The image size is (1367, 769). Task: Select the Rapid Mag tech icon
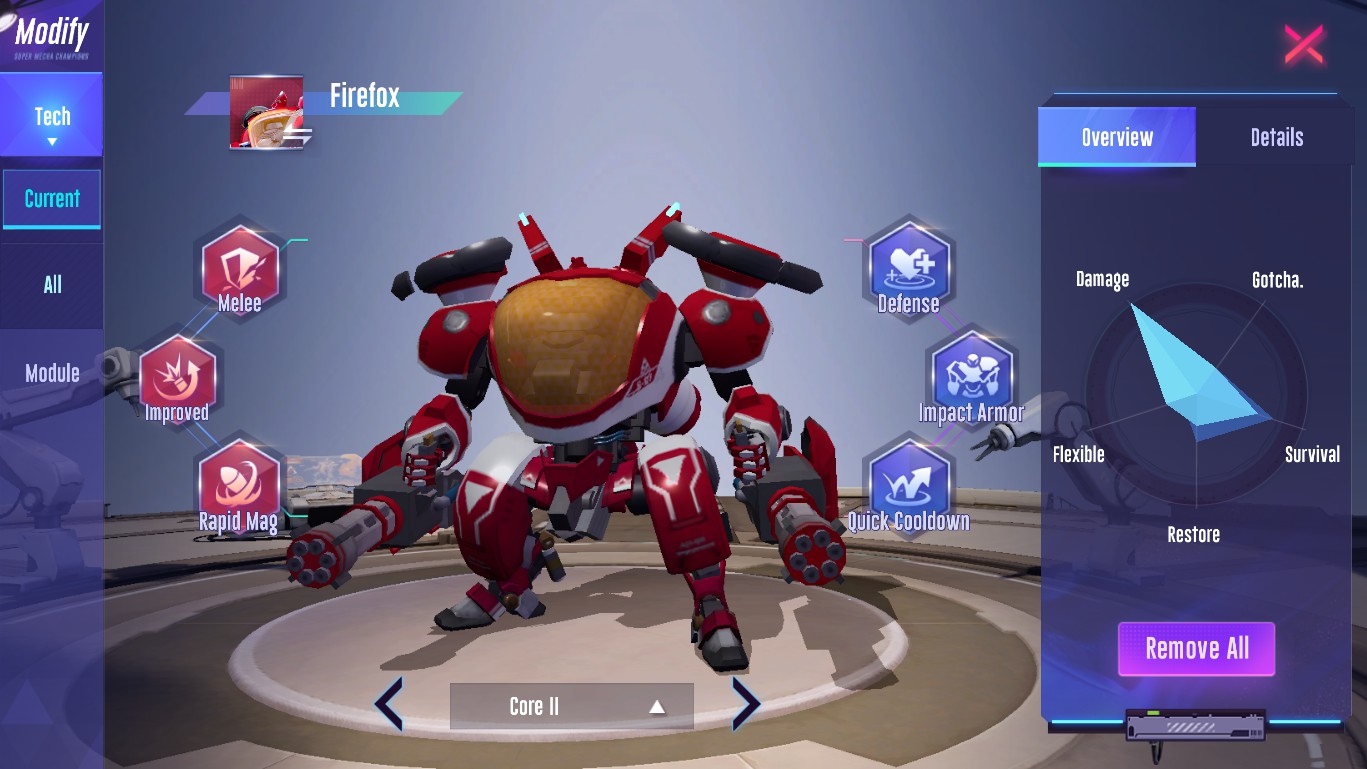pos(239,484)
